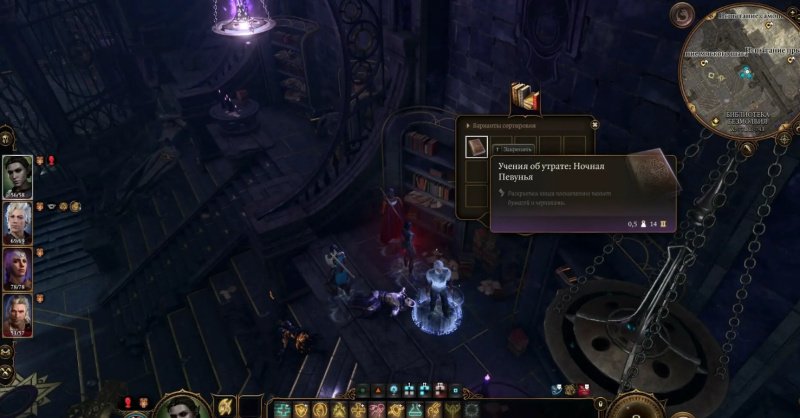Expand the sorting options header

coord(505,125)
